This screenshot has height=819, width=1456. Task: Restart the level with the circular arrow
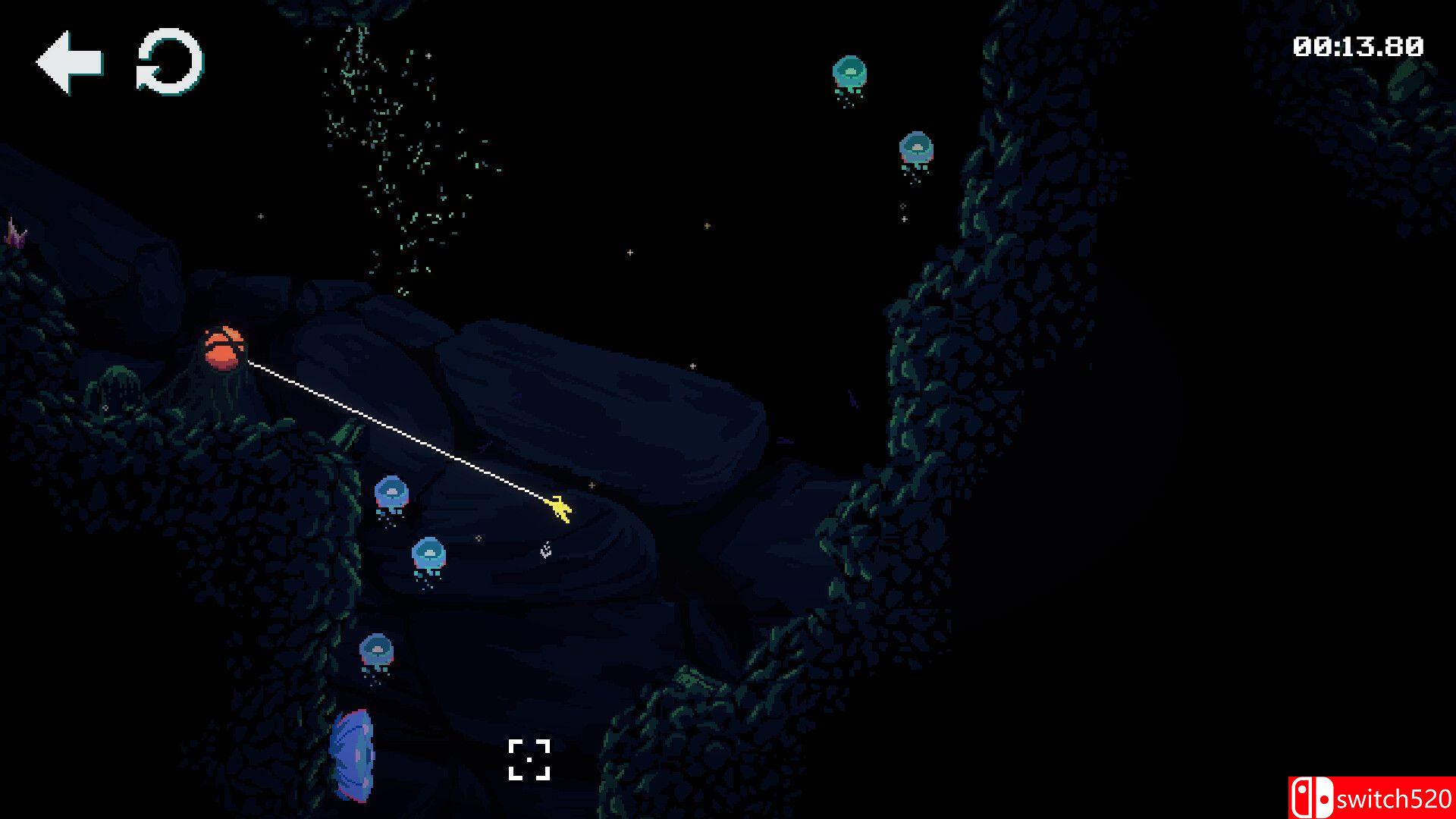coord(170,62)
